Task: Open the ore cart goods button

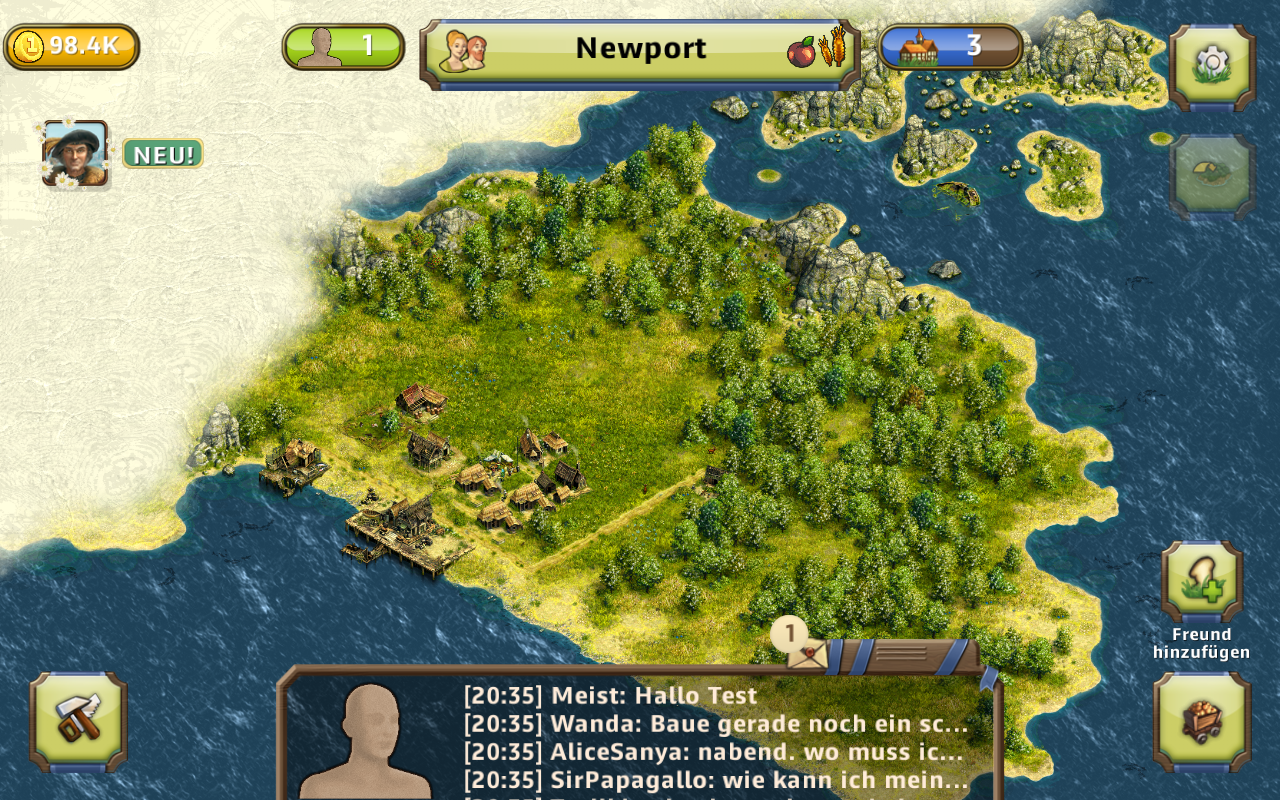Action: 1202,721
